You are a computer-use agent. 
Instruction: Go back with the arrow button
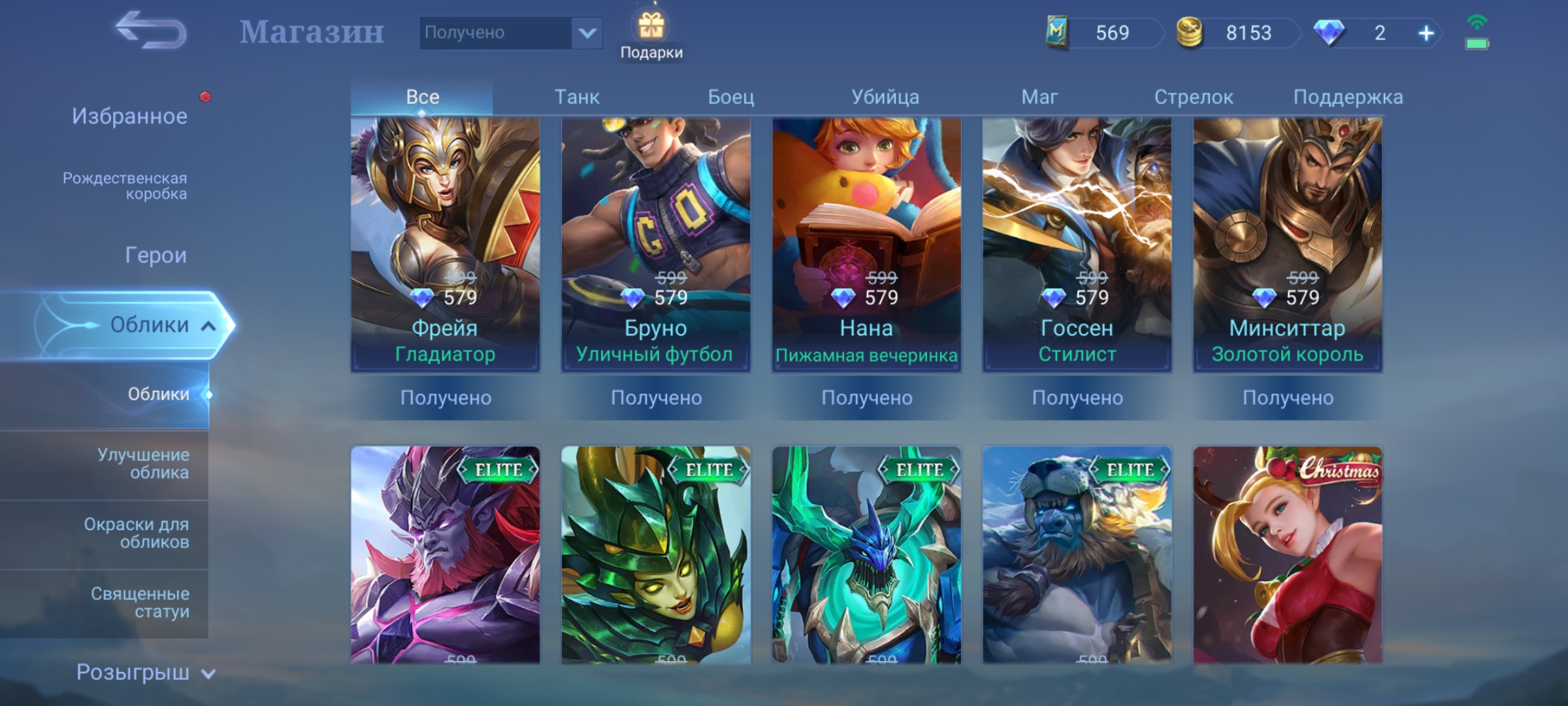[x=151, y=31]
